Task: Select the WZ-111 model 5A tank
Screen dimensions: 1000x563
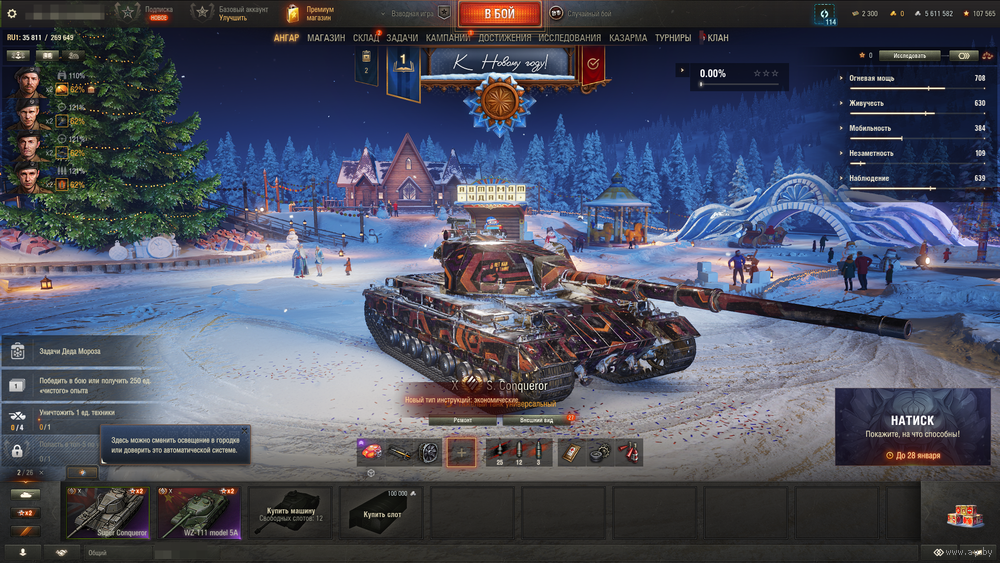Action: coord(198,513)
